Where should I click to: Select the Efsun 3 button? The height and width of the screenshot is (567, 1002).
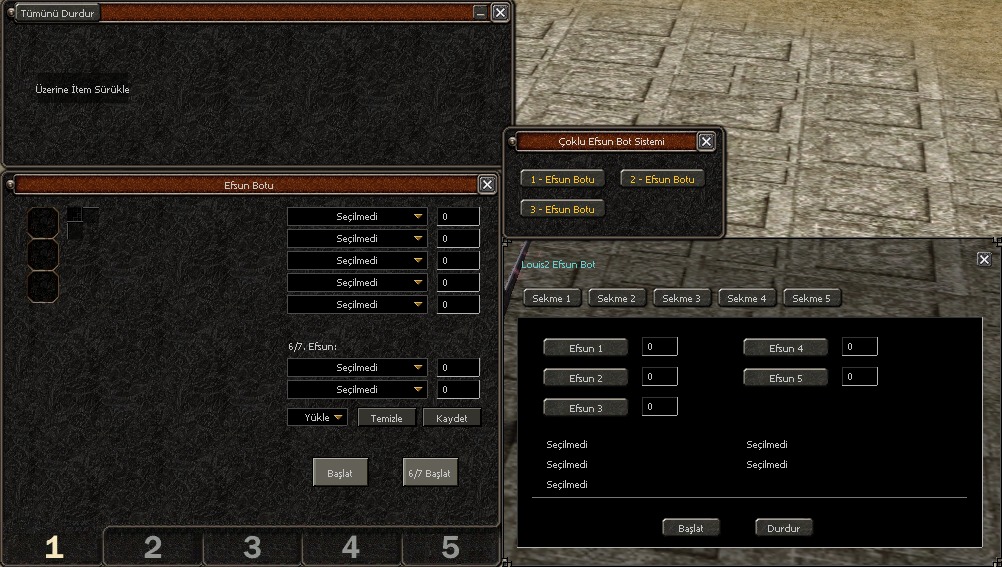[x=586, y=408]
